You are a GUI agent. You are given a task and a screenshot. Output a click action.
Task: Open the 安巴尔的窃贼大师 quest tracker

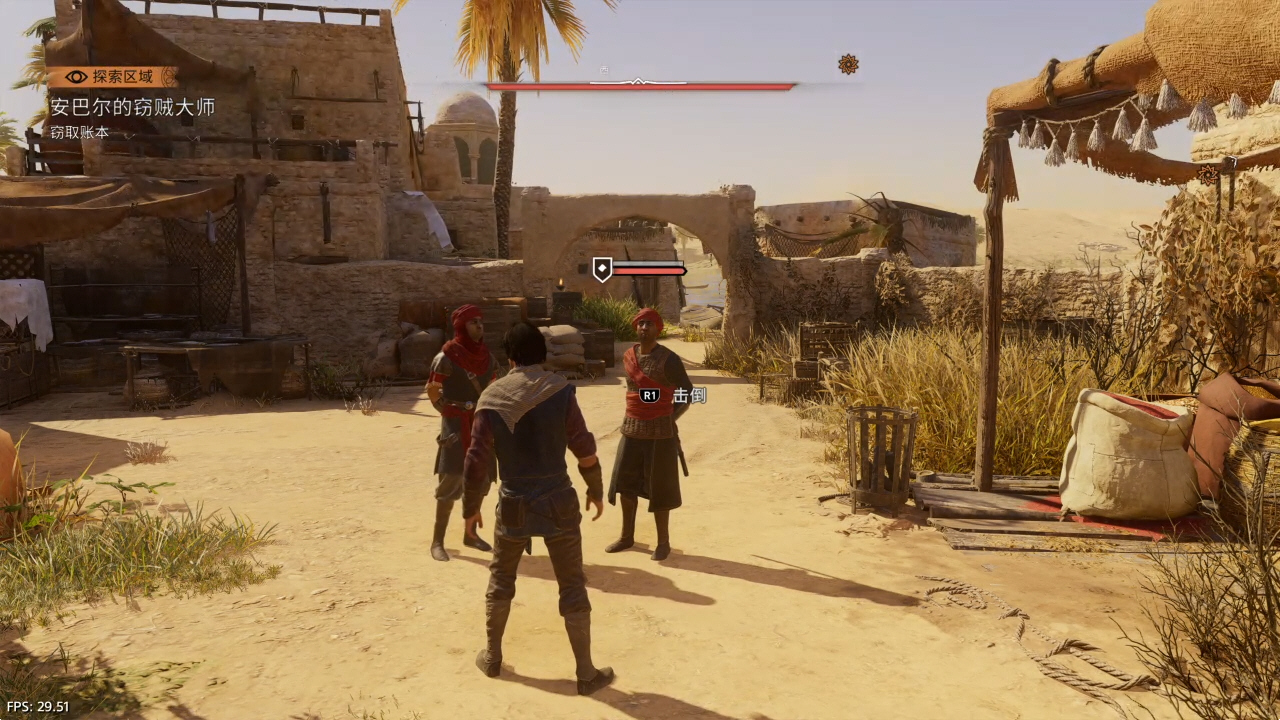point(133,107)
